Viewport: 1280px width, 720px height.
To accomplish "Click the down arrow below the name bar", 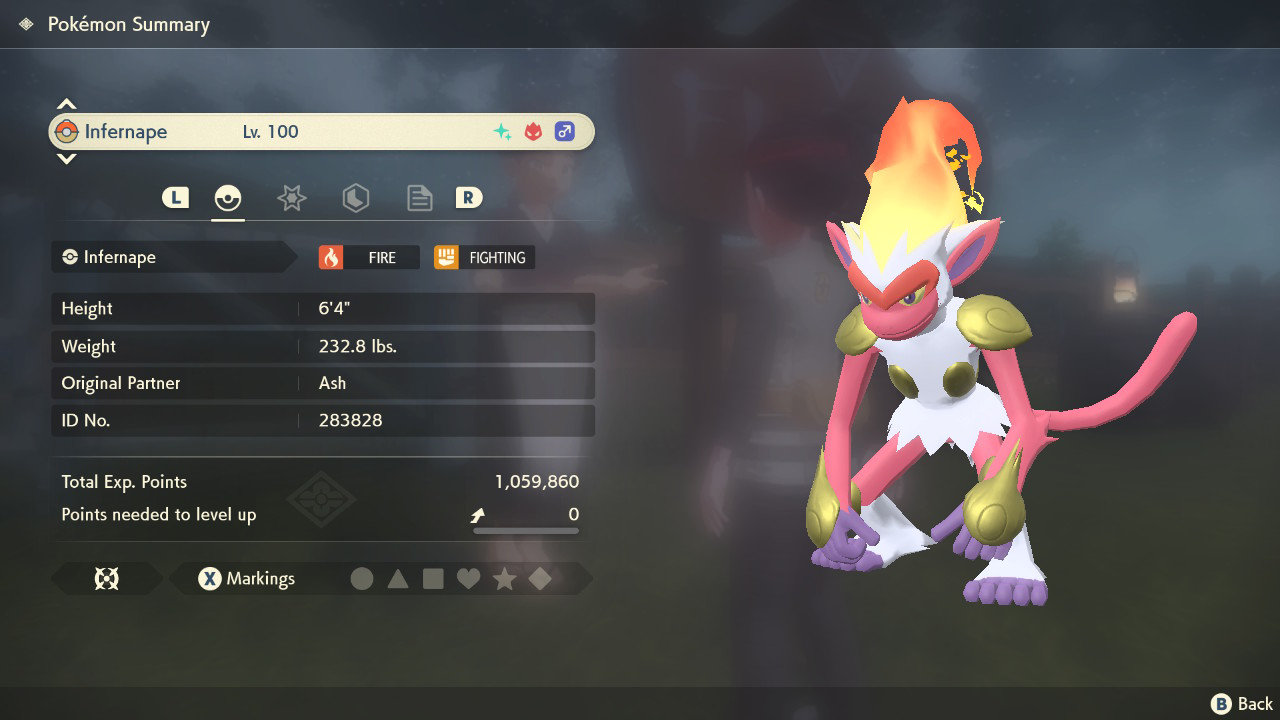I will [66, 159].
